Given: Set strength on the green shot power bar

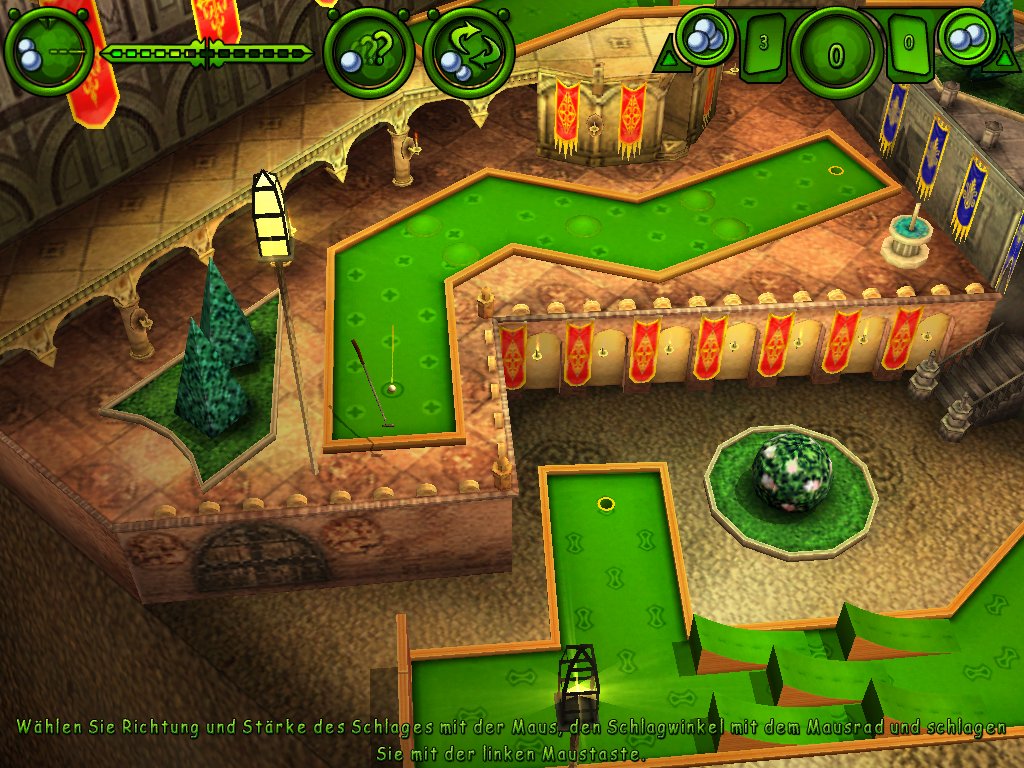Looking at the screenshot, I should click(x=209, y=53).
